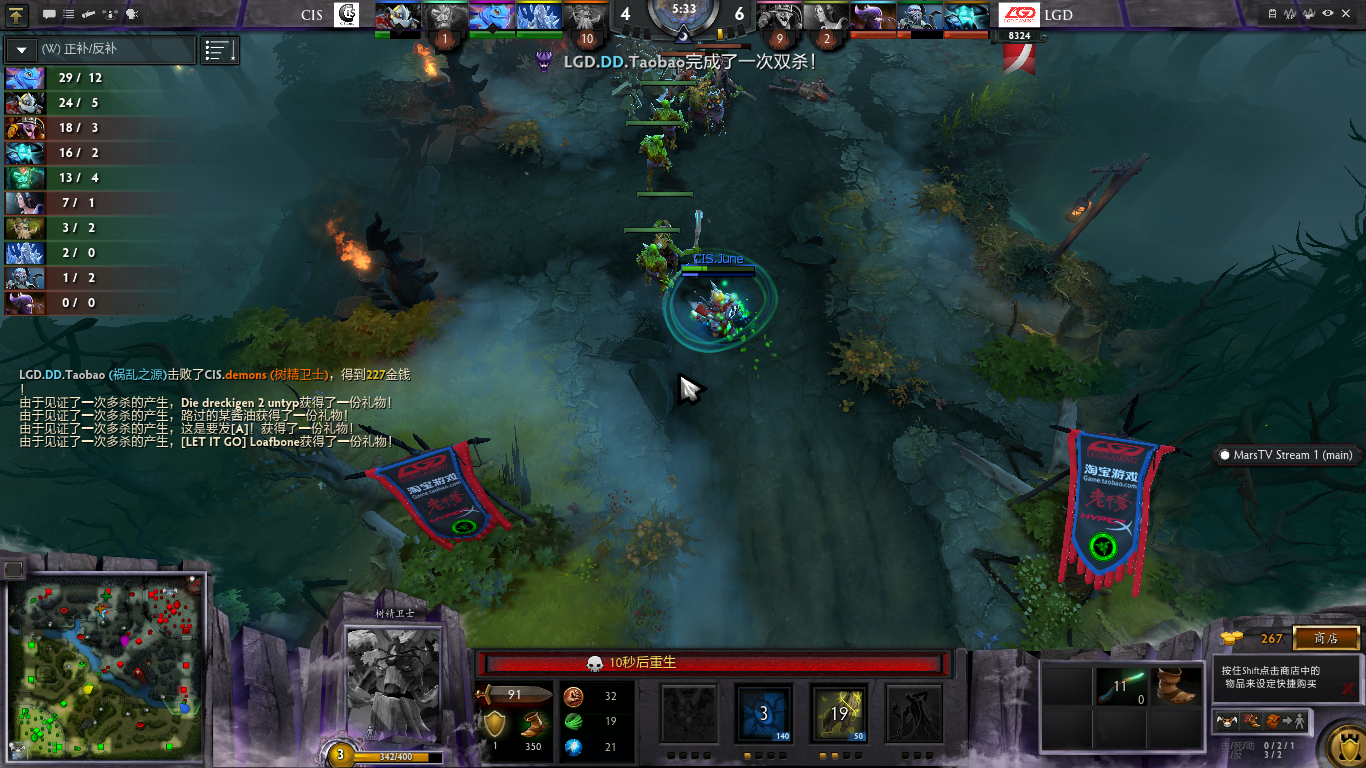Select the courier button with winged donkey
Image resolution: width=1366 pixels, height=768 pixels.
pos(1226,720)
